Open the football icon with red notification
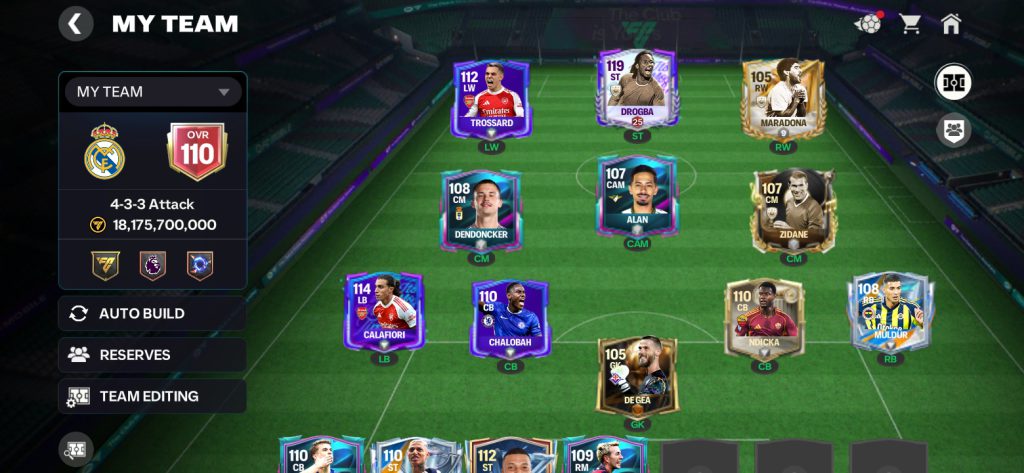The width and height of the screenshot is (1024, 473). pos(869,24)
